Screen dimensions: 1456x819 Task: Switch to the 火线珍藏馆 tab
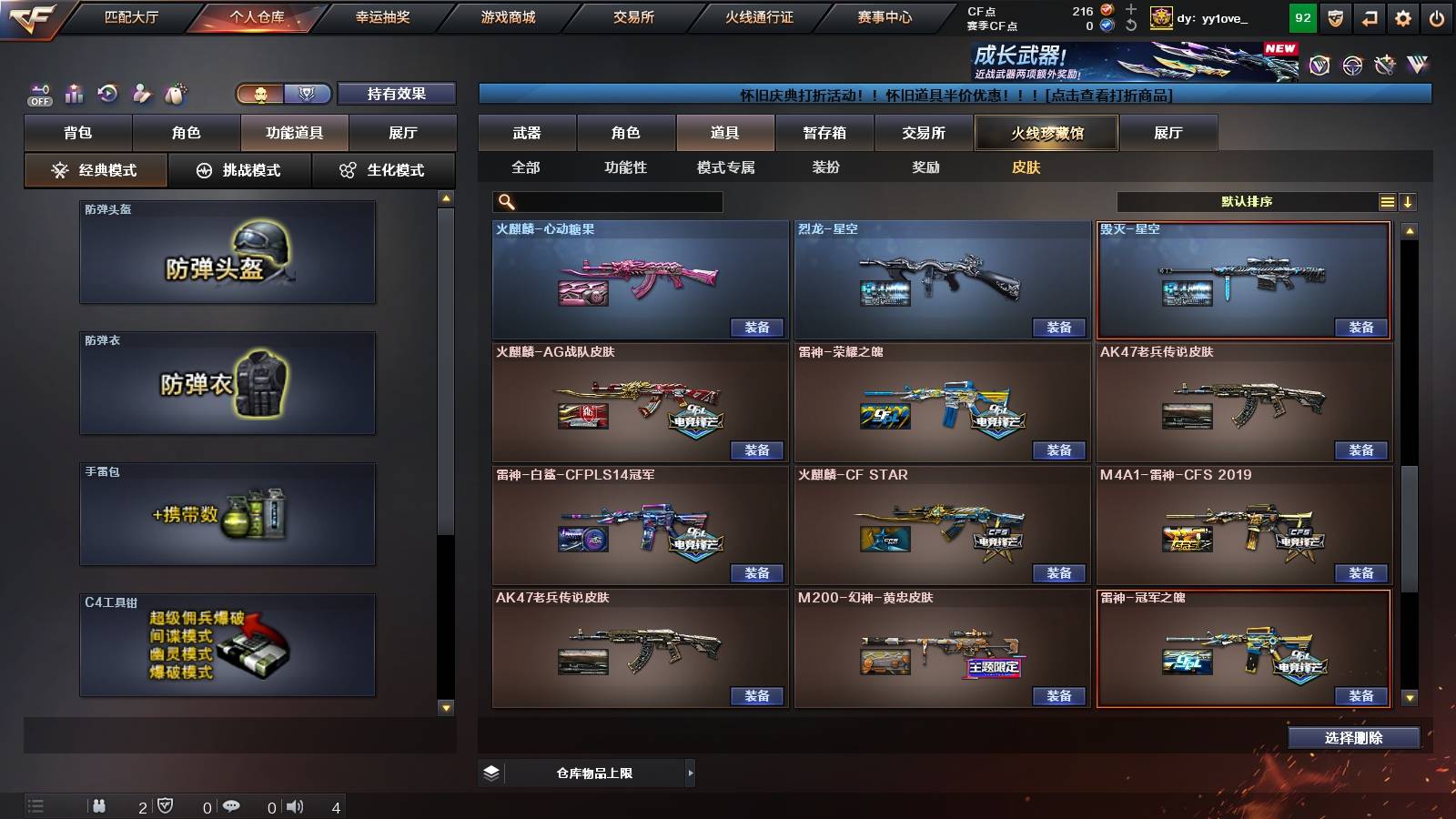coord(1046,133)
